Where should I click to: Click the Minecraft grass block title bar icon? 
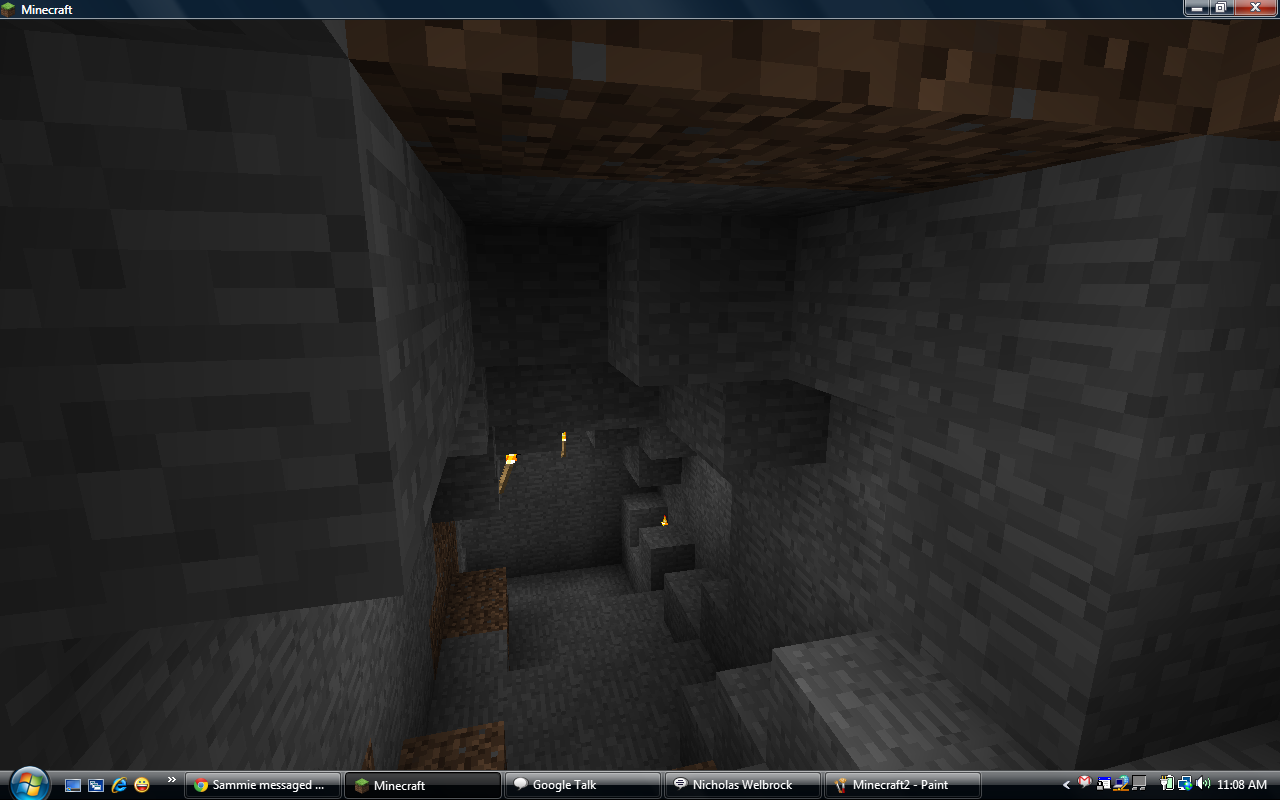(8, 8)
